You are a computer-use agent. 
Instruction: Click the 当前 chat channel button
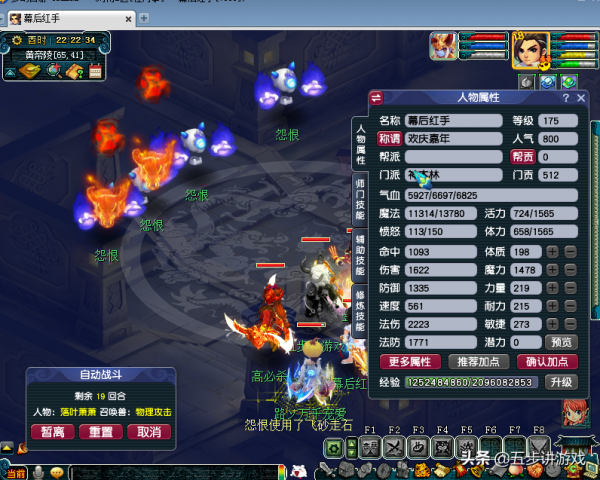click(x=15, y=472)
